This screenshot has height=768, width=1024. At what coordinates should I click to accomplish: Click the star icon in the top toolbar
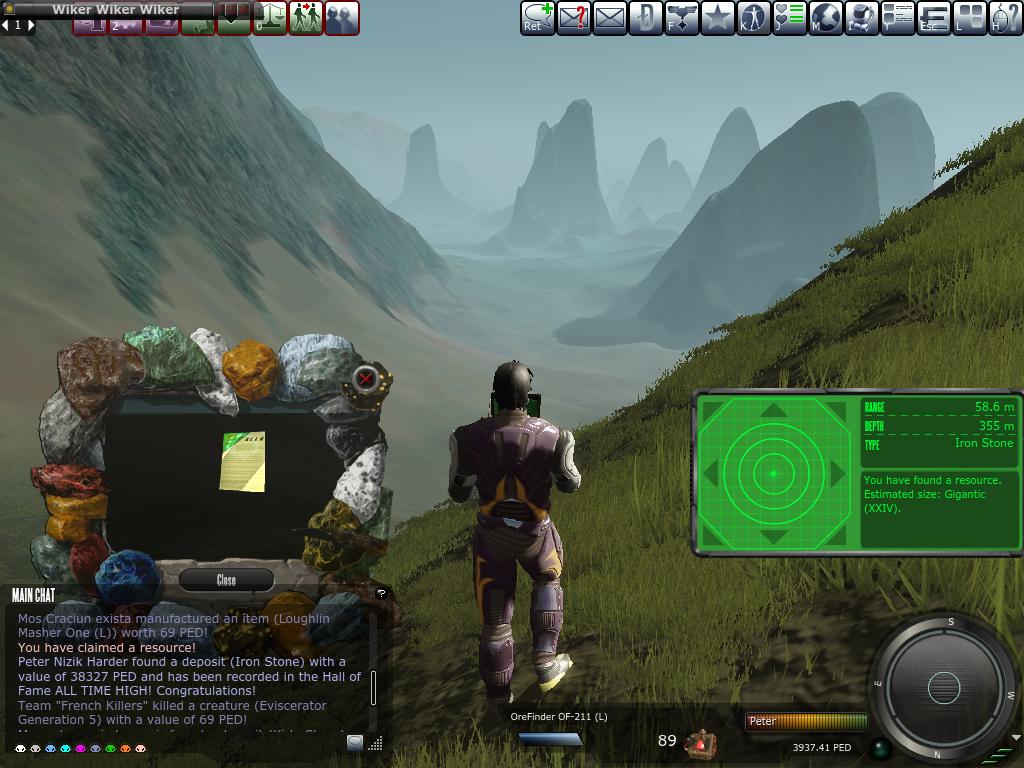pyautogui.click(x=717, y=18)
